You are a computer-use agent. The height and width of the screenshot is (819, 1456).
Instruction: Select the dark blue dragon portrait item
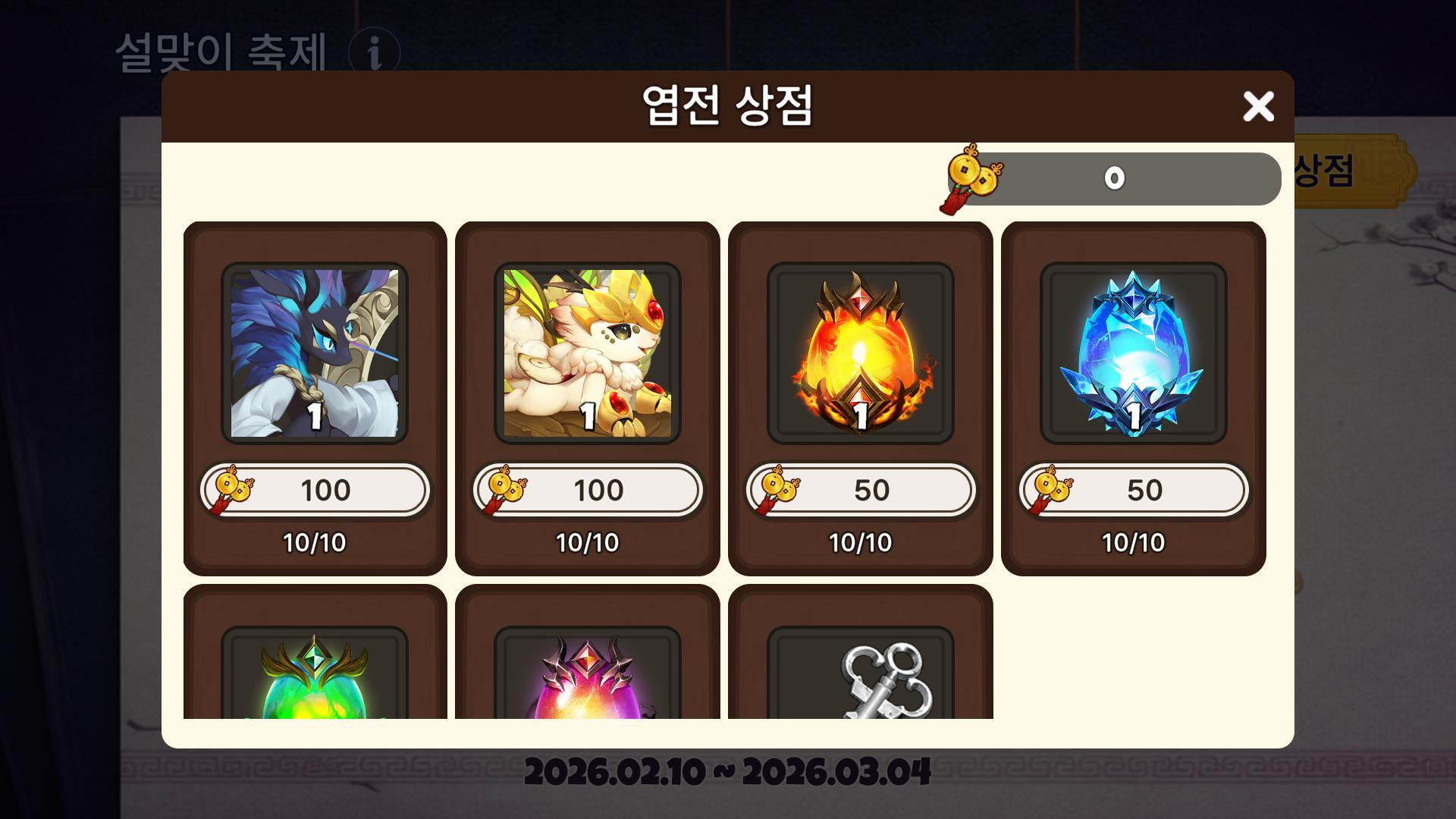pyautogui.click(x=315, y=353)
